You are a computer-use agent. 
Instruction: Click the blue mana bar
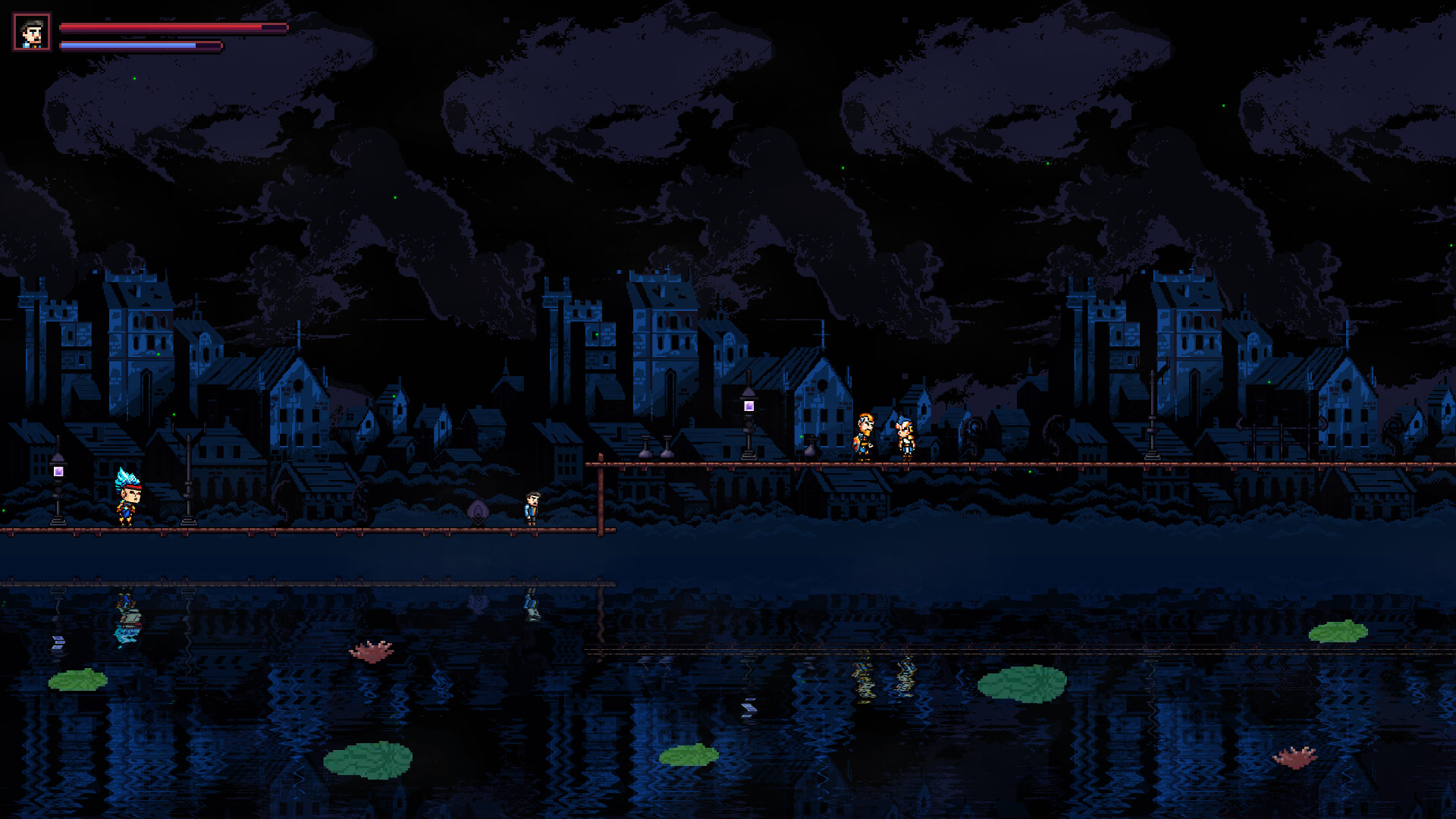pyautogui.click(x=140, y=43)
